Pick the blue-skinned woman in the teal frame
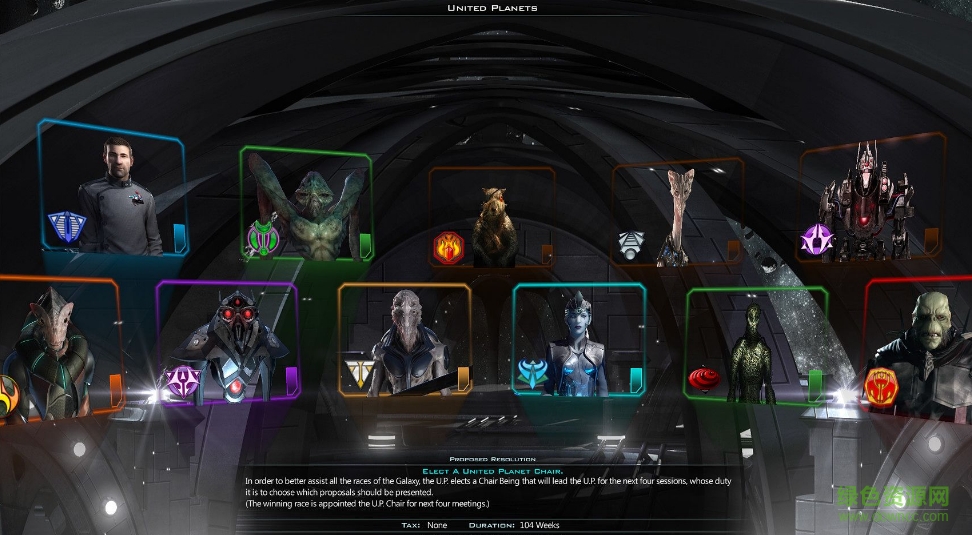Image resolution: width=972 pixels, height=535 pixels. point(579,343)
